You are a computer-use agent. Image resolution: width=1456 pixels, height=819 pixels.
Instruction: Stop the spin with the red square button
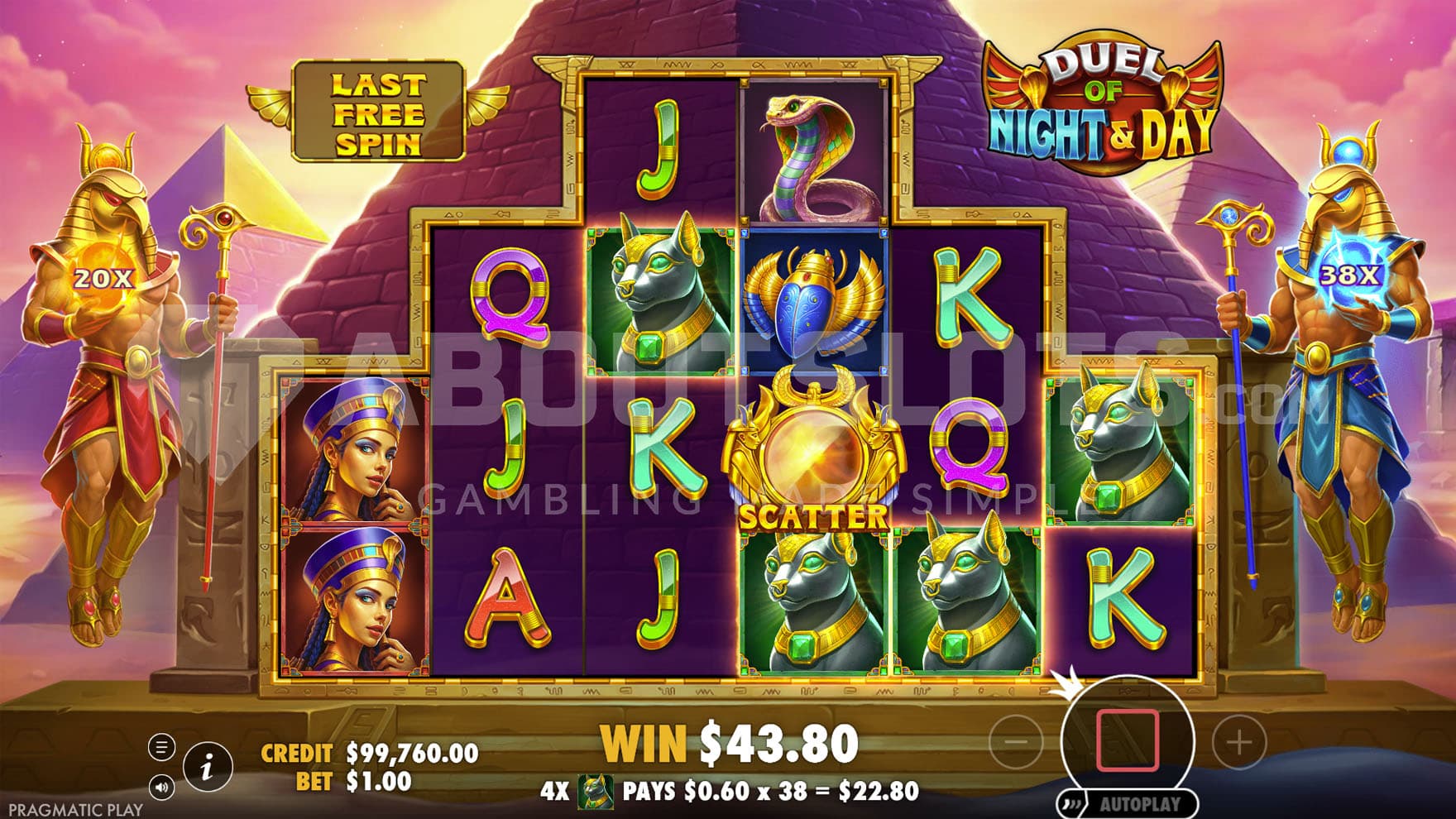point(1128,740)
